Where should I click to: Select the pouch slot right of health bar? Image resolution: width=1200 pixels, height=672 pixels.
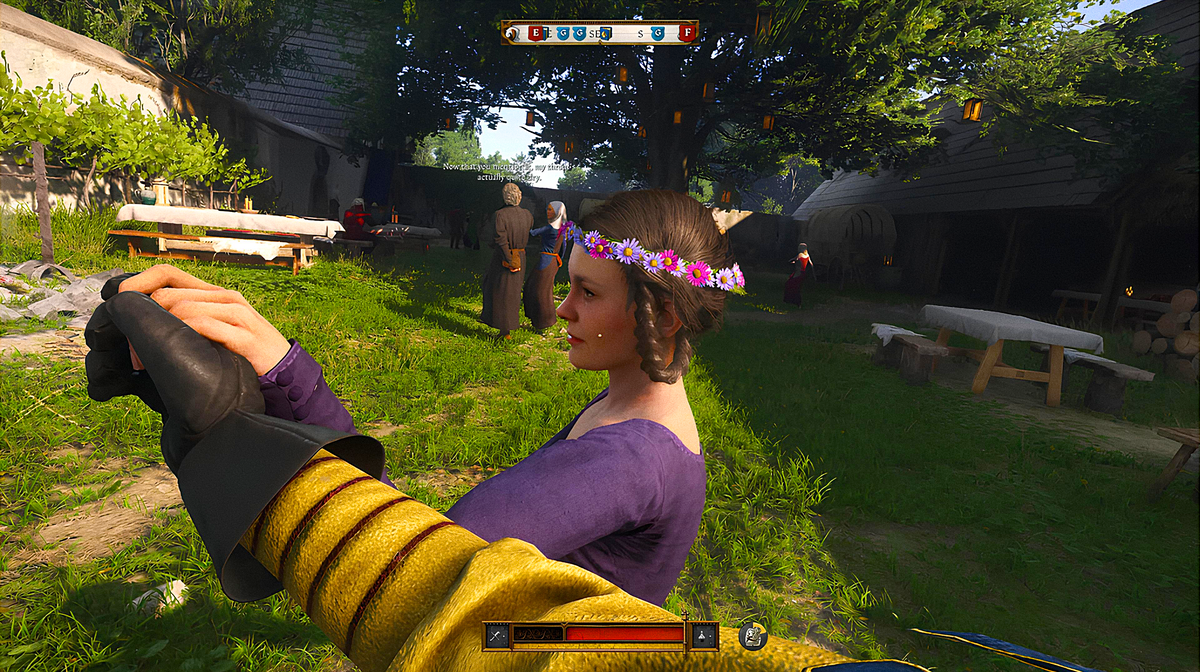(x=704, y=635)
